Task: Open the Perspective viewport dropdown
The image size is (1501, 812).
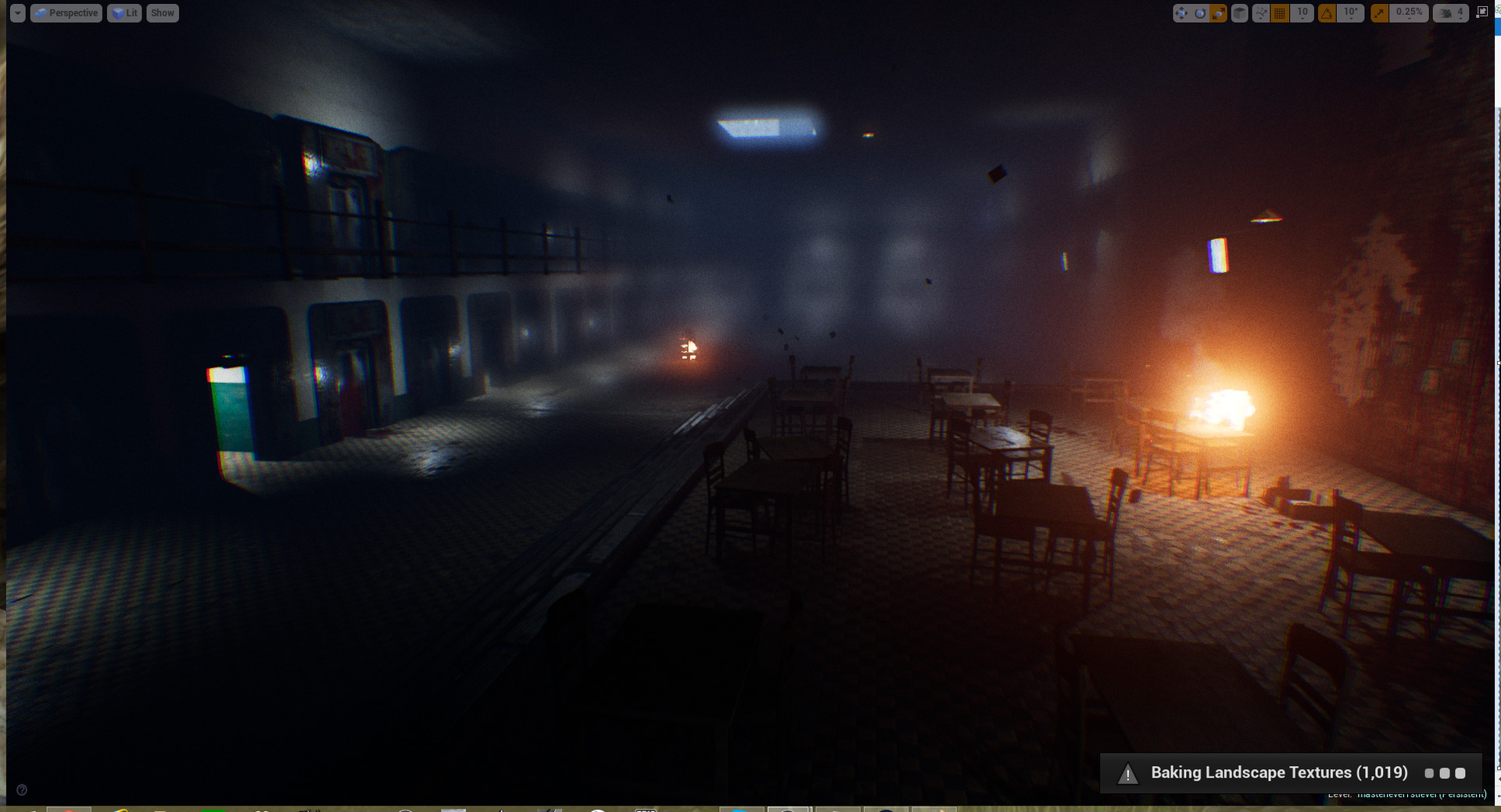Action: 66,13
